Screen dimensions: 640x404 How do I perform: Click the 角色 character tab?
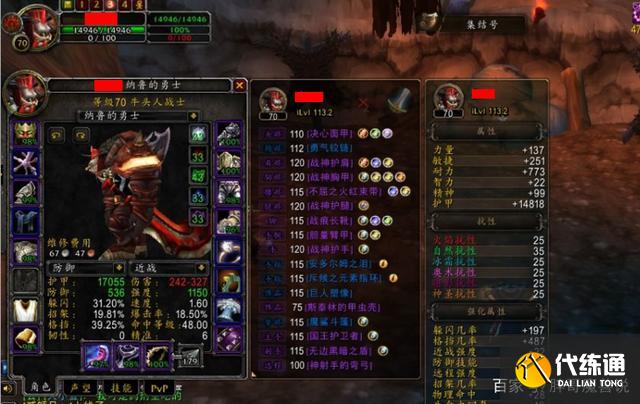pos(40,387)
